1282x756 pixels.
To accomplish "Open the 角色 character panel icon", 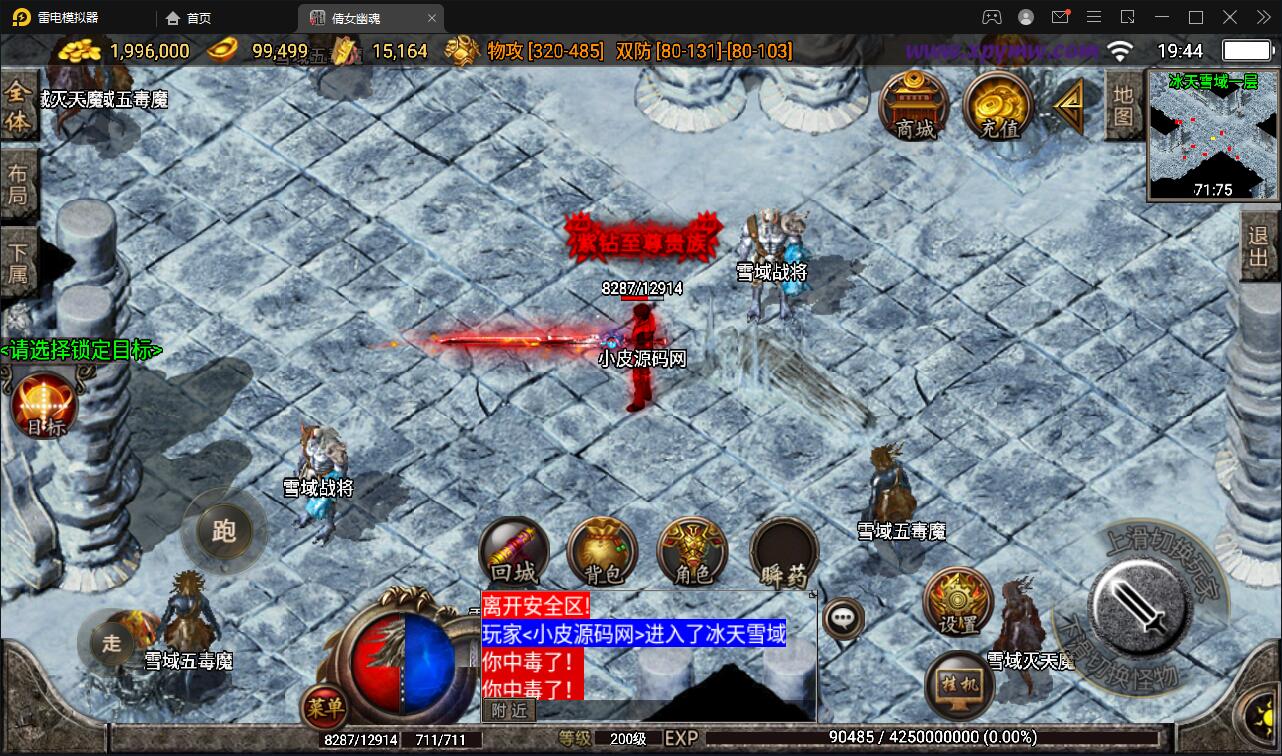I will 692,551.
